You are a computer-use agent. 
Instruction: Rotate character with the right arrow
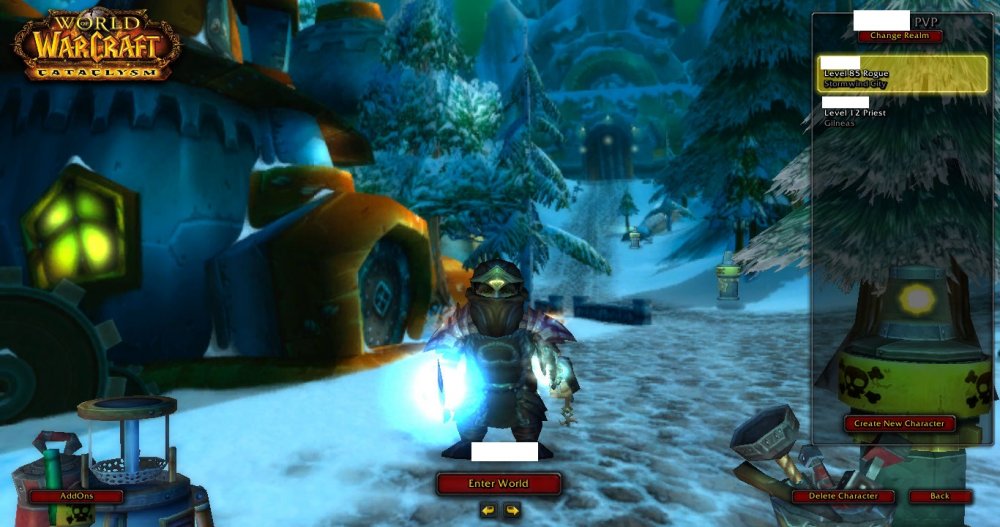[x=512, y=510]
